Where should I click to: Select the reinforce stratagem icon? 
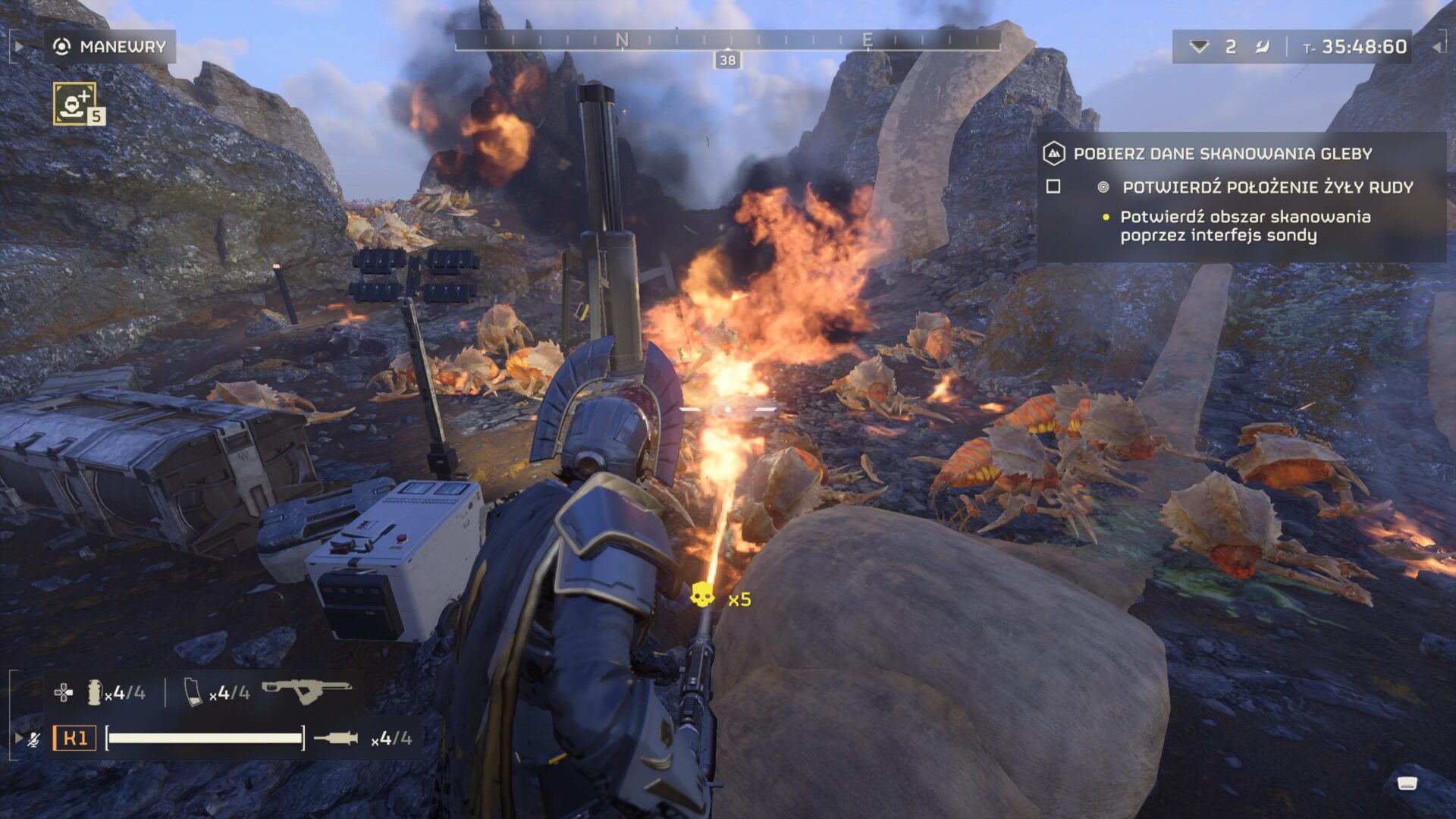75,103
